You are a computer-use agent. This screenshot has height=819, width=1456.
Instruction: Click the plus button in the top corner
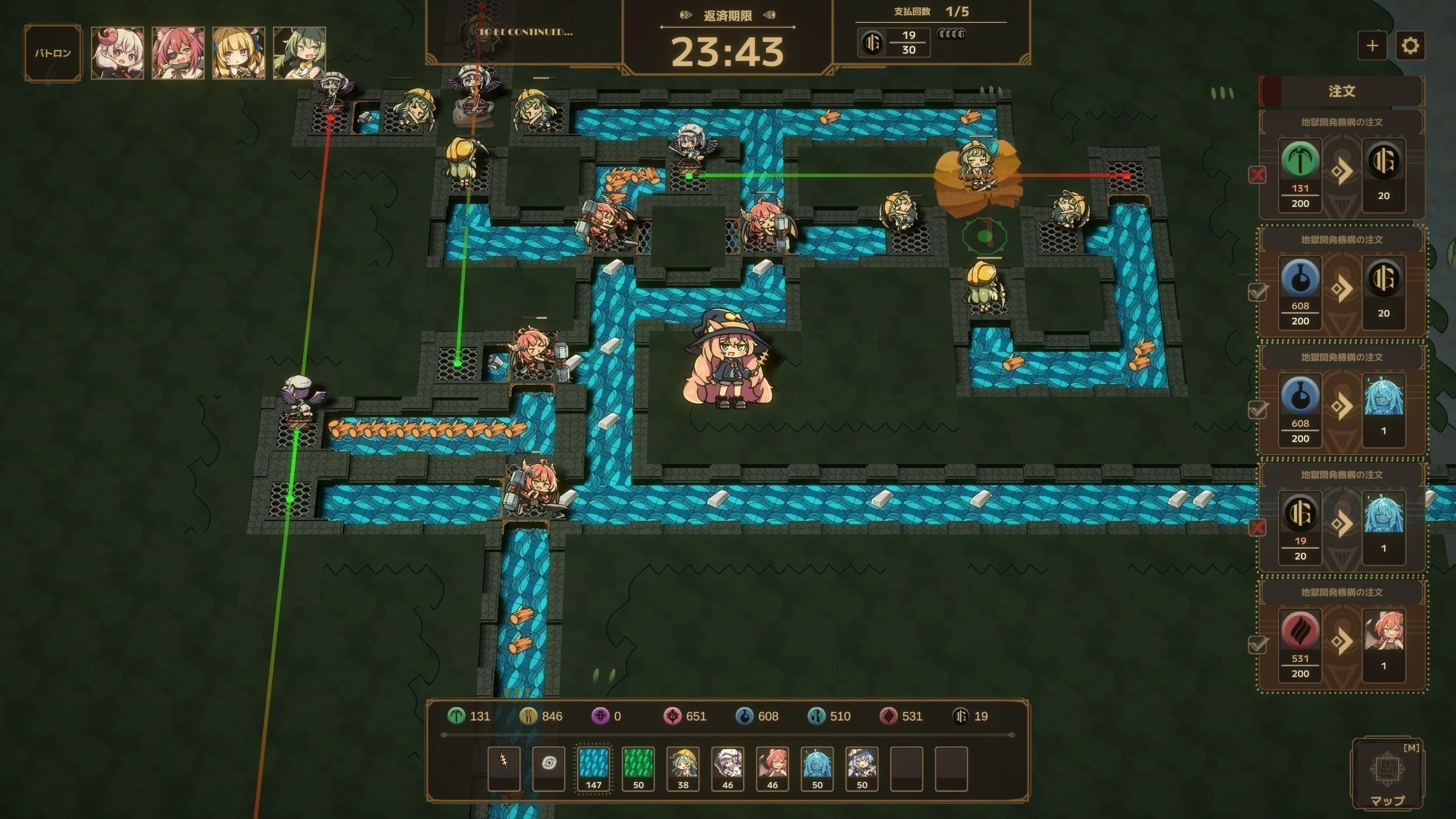click(1372, 46)
